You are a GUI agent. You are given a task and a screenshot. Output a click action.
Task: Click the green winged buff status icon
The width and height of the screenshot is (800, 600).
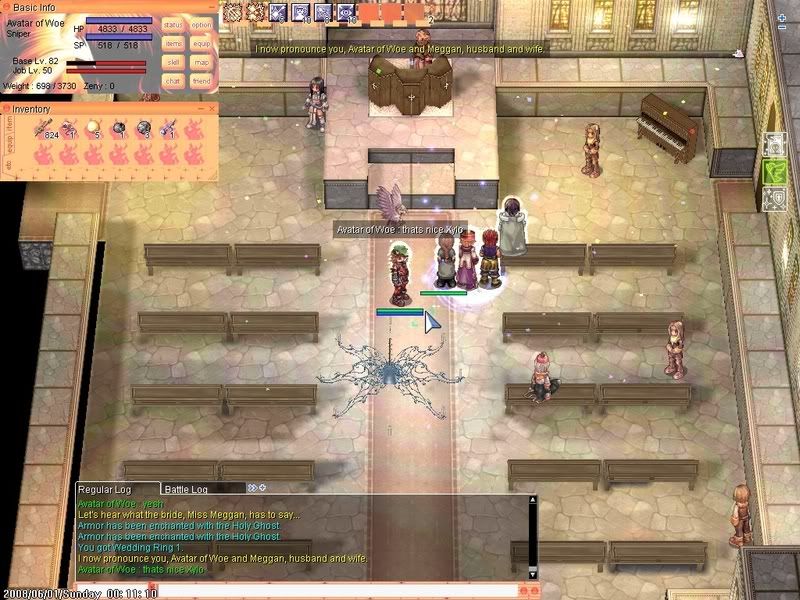point(775,171)
